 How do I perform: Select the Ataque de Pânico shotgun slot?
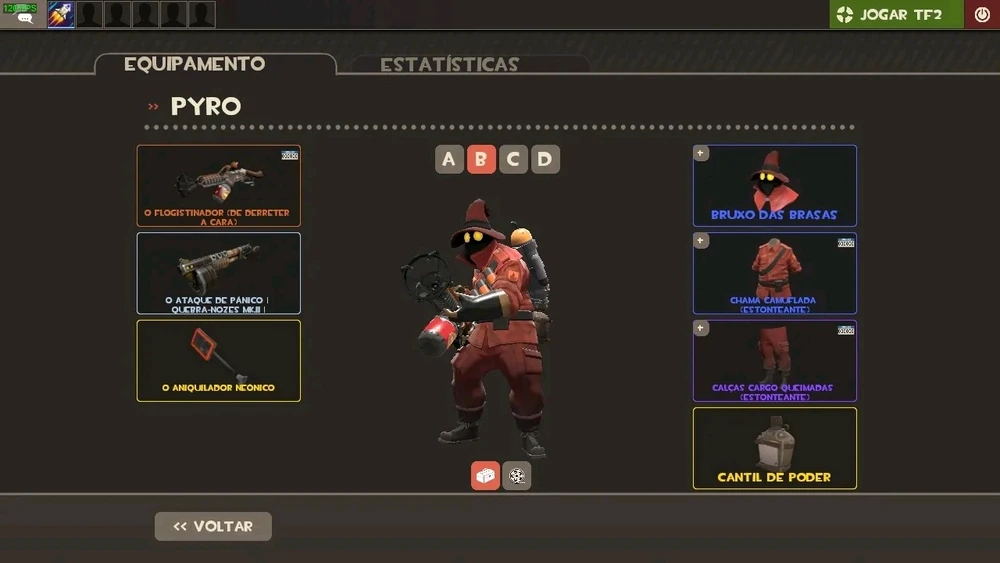coord(219,273)
